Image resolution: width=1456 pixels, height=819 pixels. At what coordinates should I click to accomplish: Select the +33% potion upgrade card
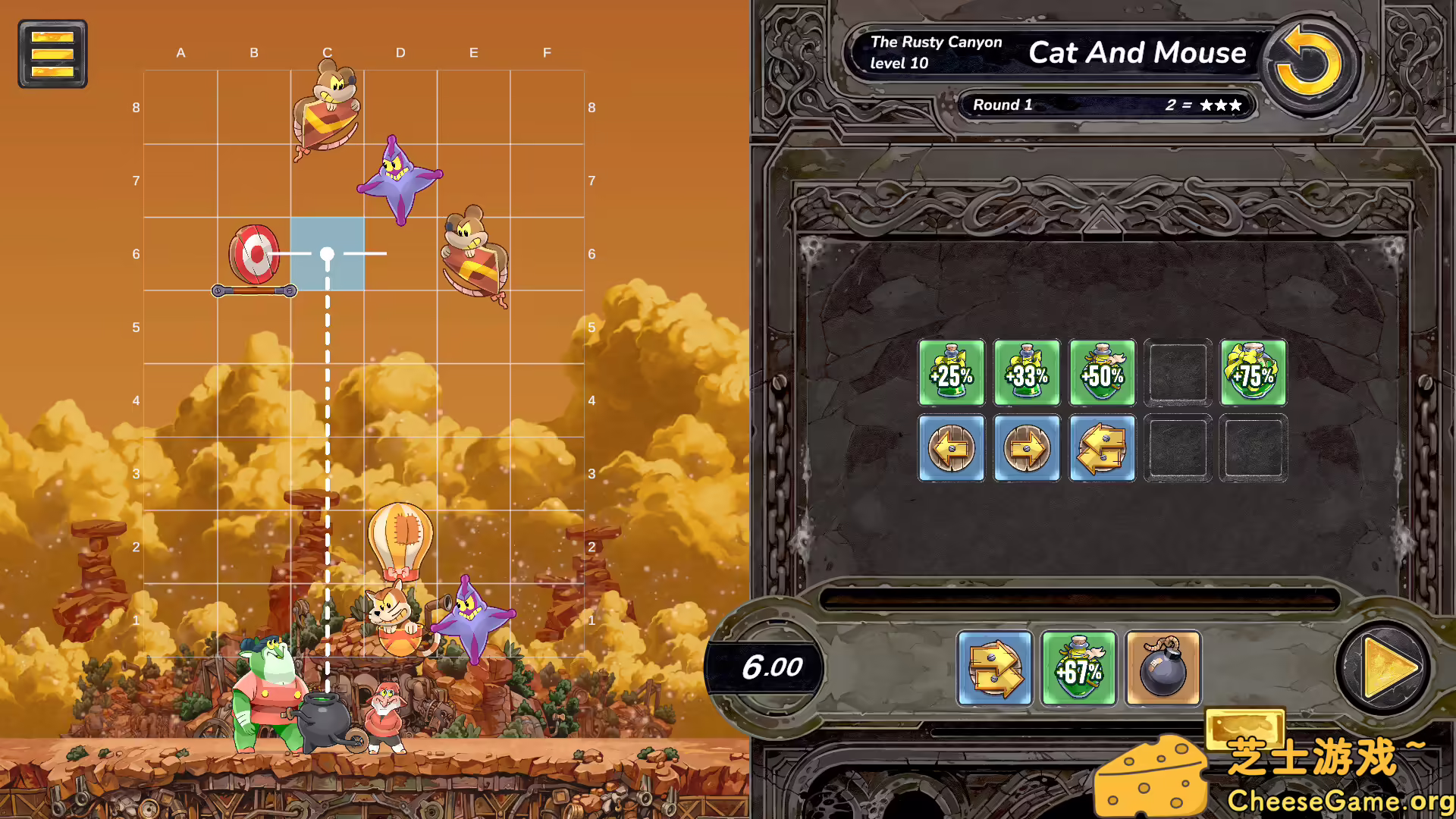click(x=1027, y=373)
